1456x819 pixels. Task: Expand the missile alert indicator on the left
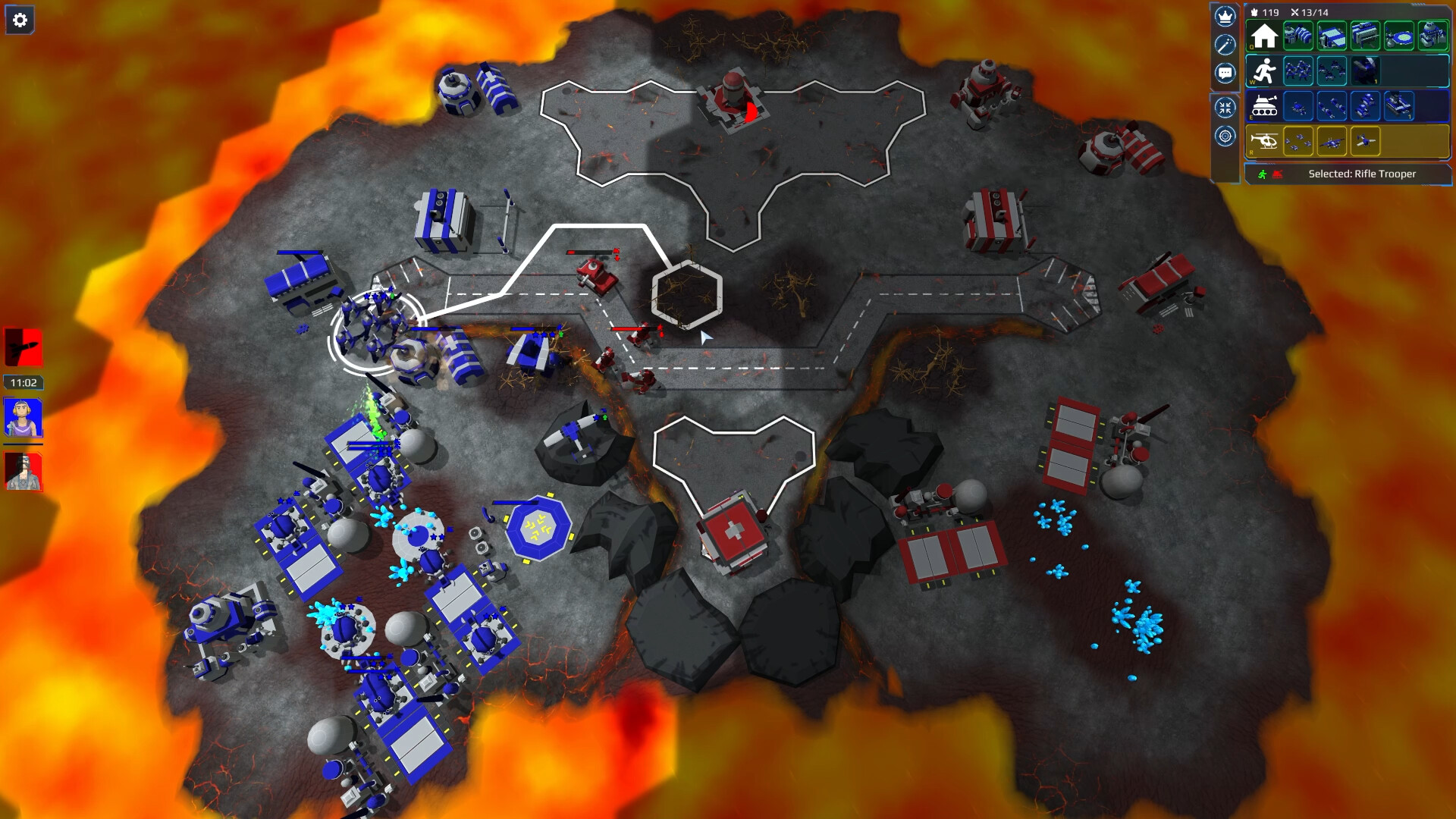23,345
